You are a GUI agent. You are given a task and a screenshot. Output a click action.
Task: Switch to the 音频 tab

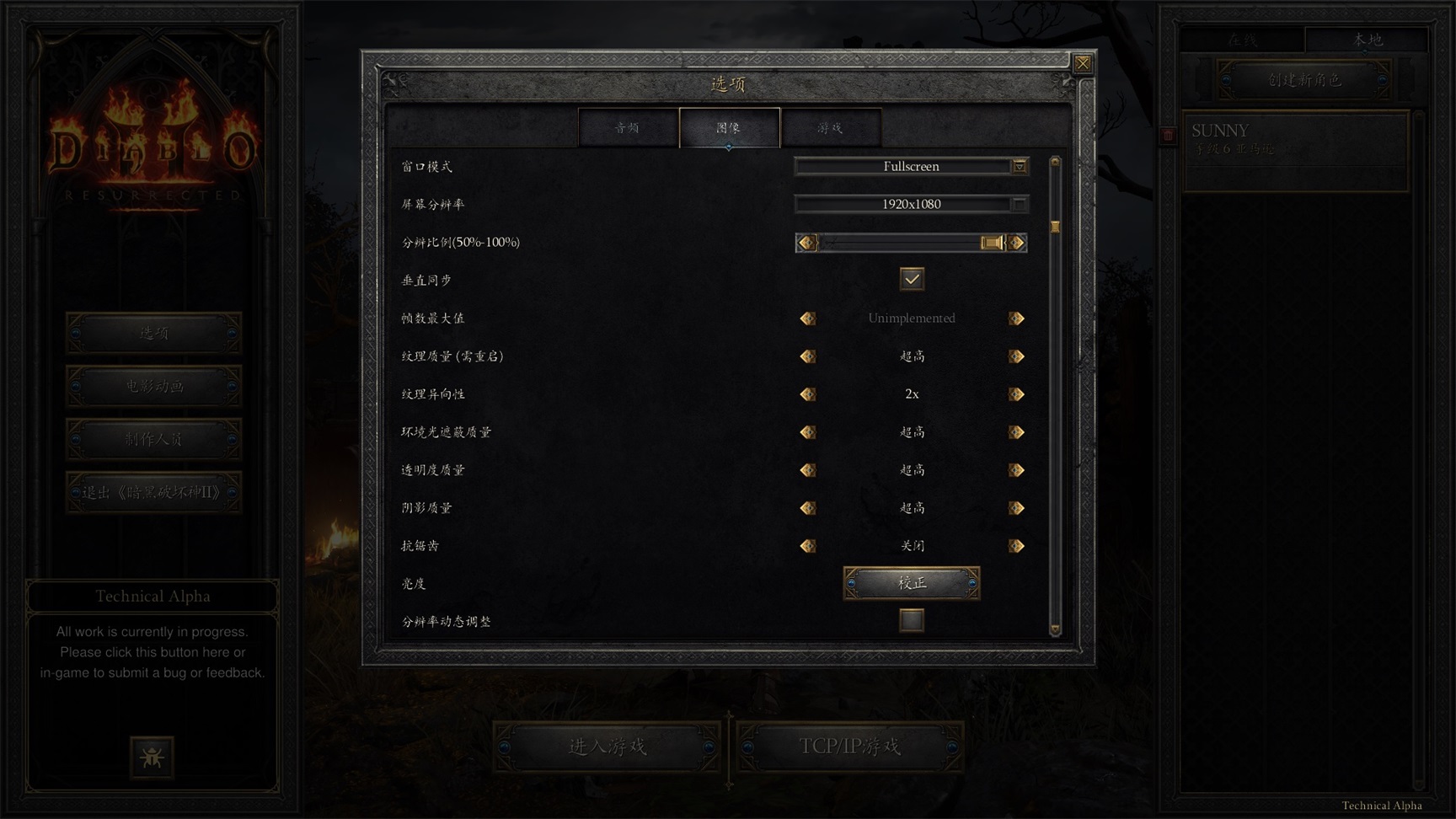point(627,128)
